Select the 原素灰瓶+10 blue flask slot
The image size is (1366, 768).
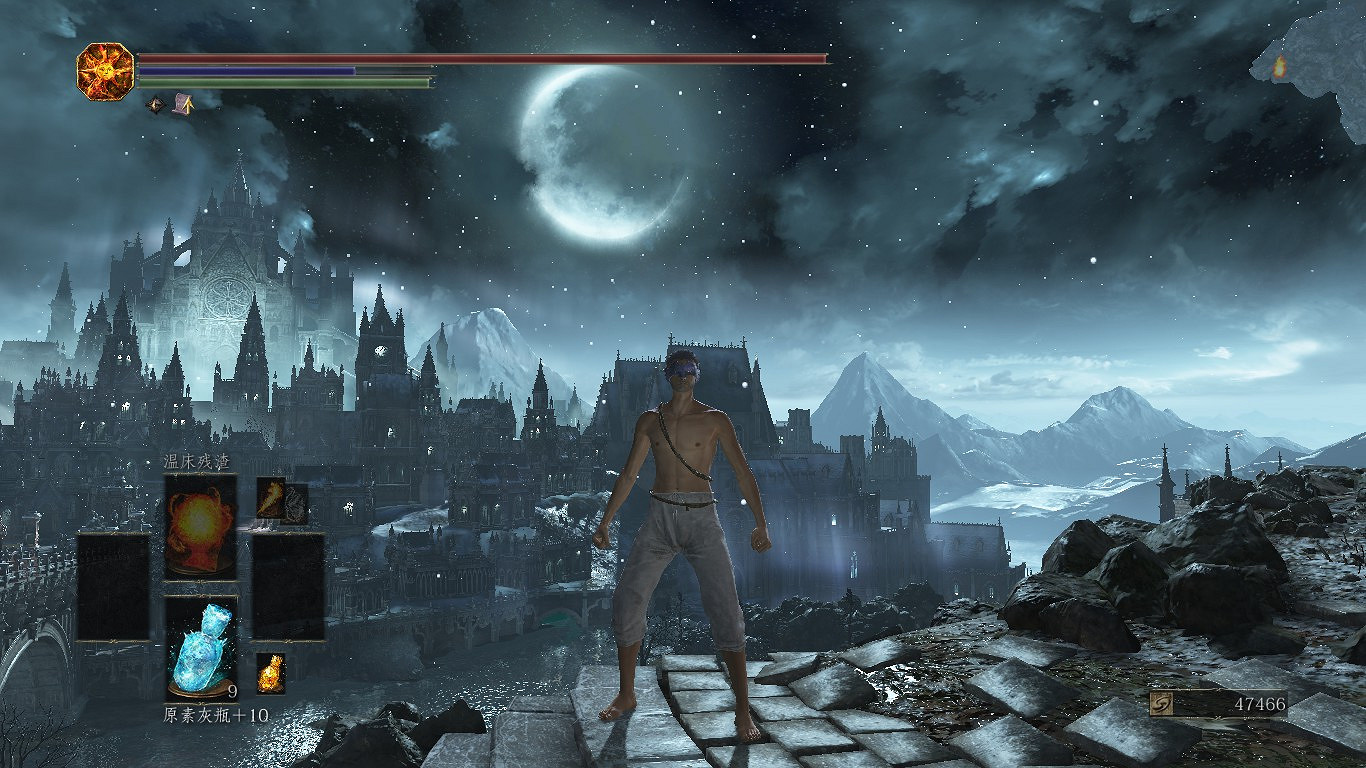tap(201, 648)
